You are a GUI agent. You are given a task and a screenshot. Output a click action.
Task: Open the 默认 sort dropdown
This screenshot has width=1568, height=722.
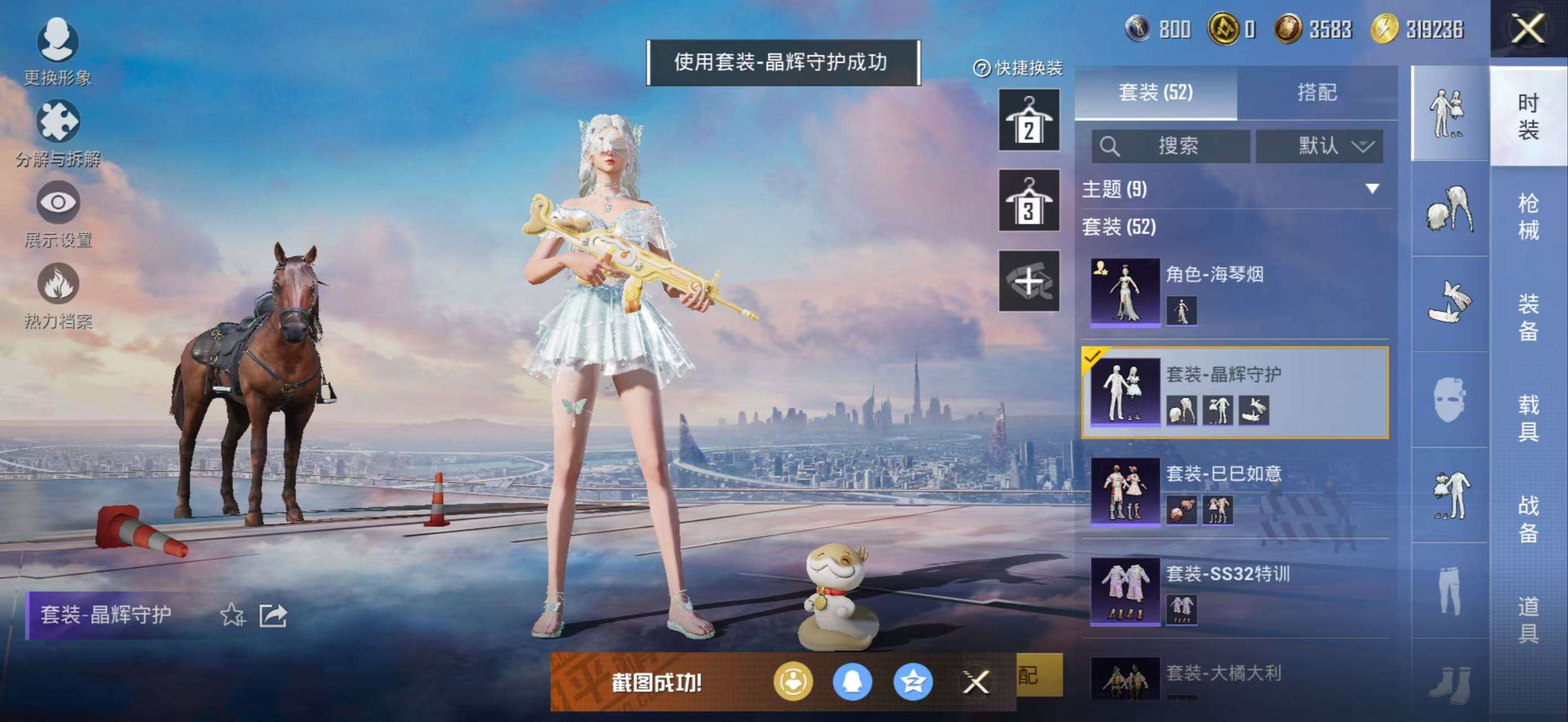click(x=1319, y=146)
